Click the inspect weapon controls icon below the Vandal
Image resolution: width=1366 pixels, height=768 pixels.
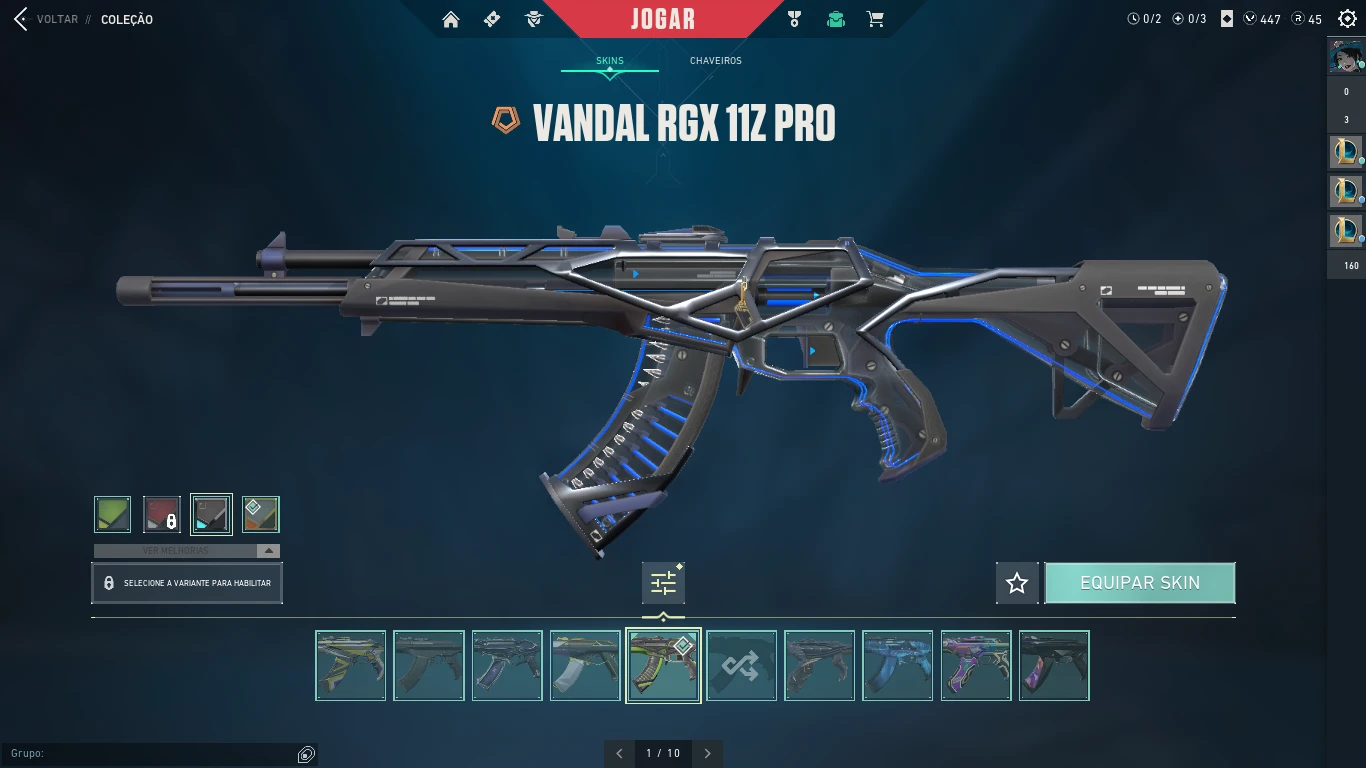click(x=663, y=583)
